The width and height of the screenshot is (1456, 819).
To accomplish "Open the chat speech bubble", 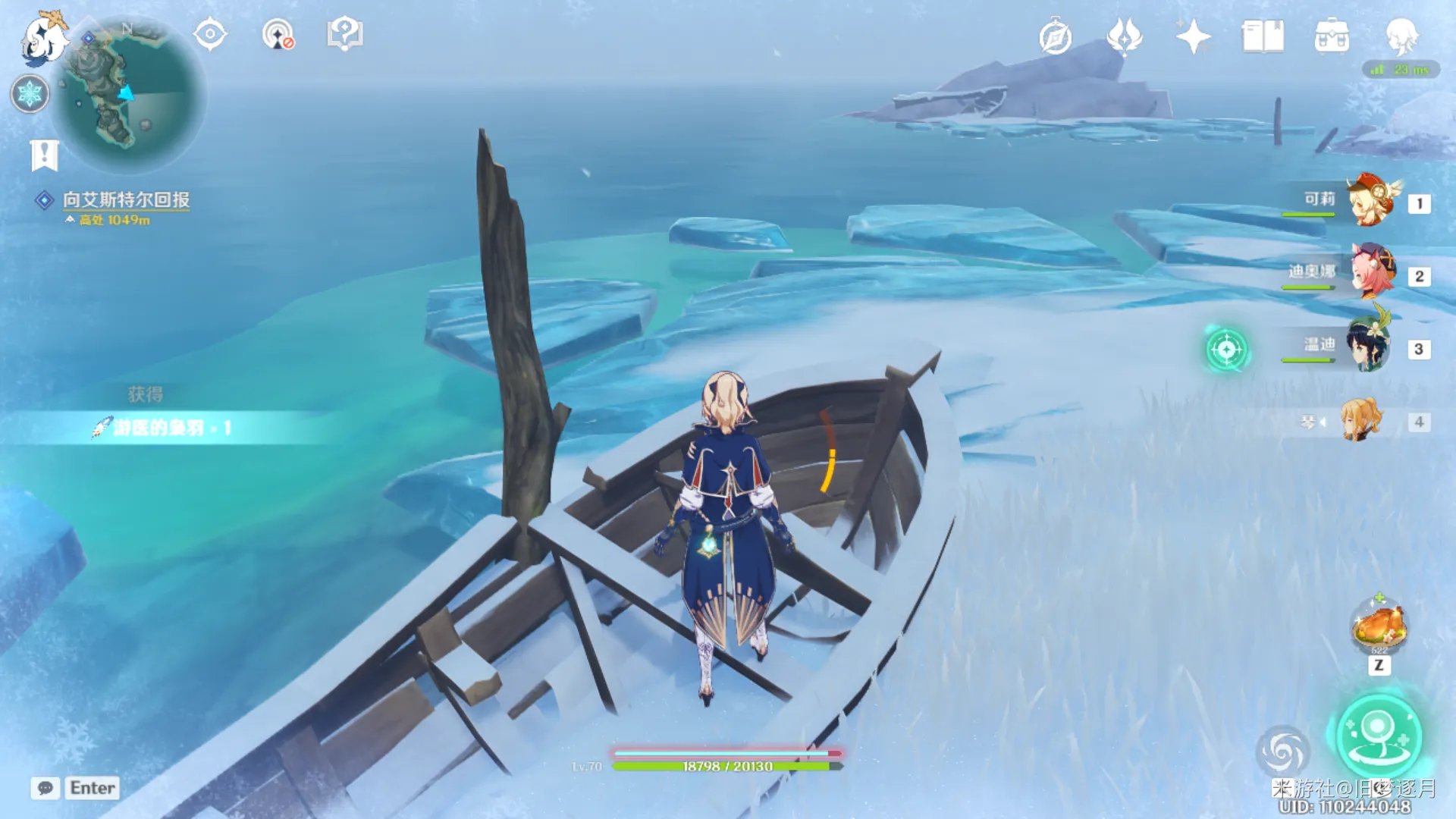I will pos(45,788).
